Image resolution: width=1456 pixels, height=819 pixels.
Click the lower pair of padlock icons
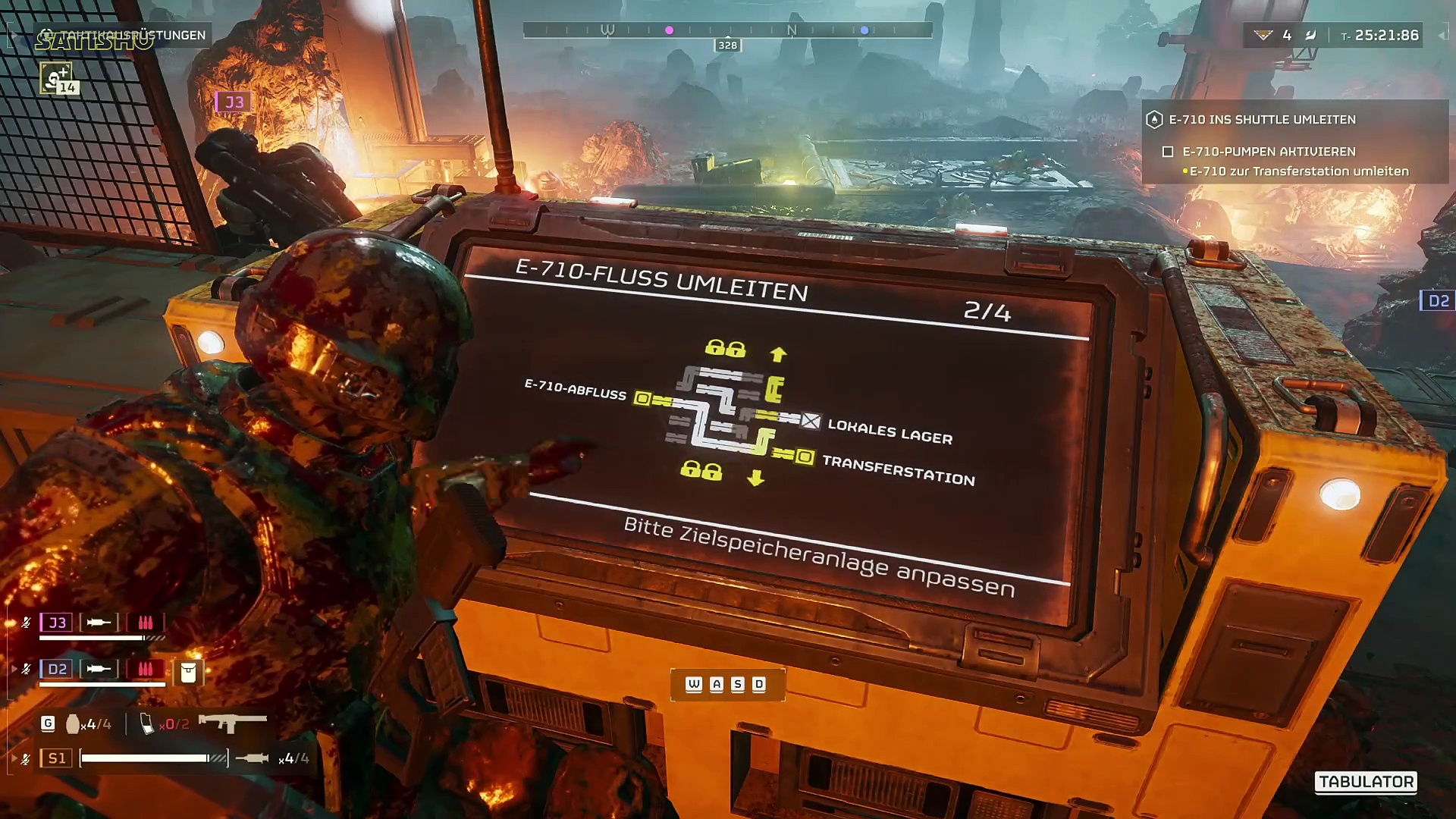(x=701, y=470)
